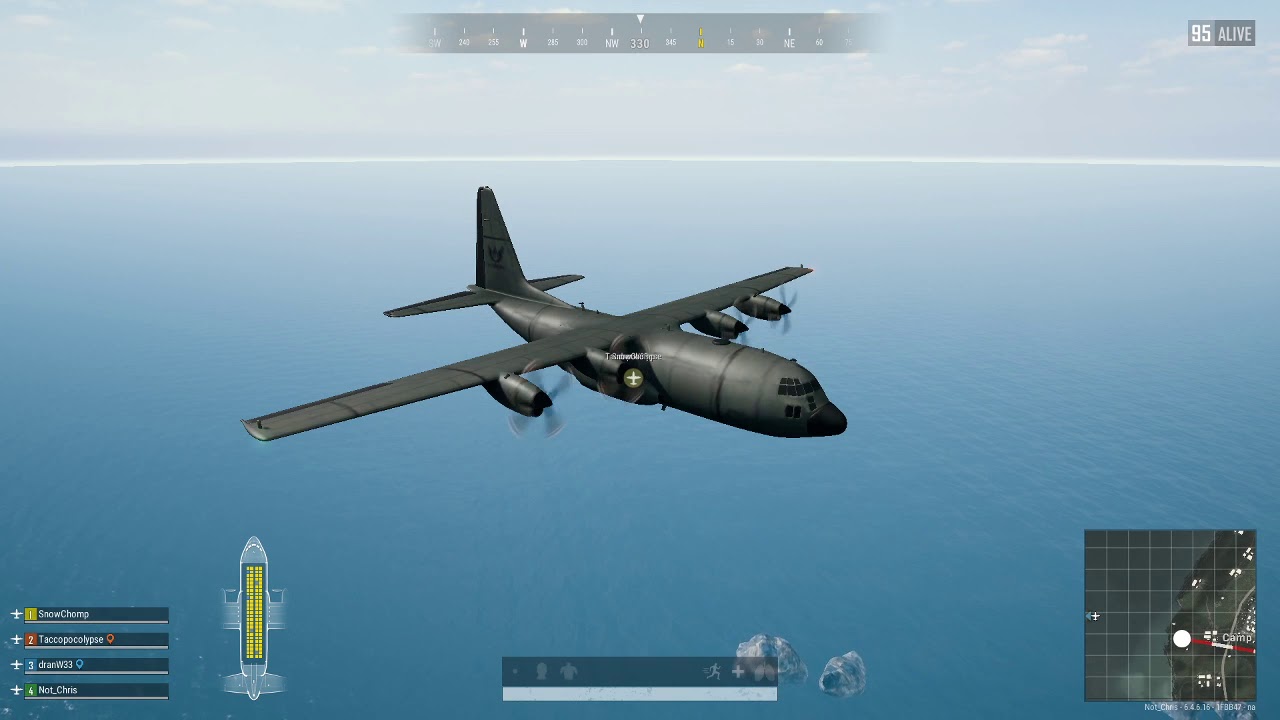Select teammate Not_Chris in squad list

58,690
